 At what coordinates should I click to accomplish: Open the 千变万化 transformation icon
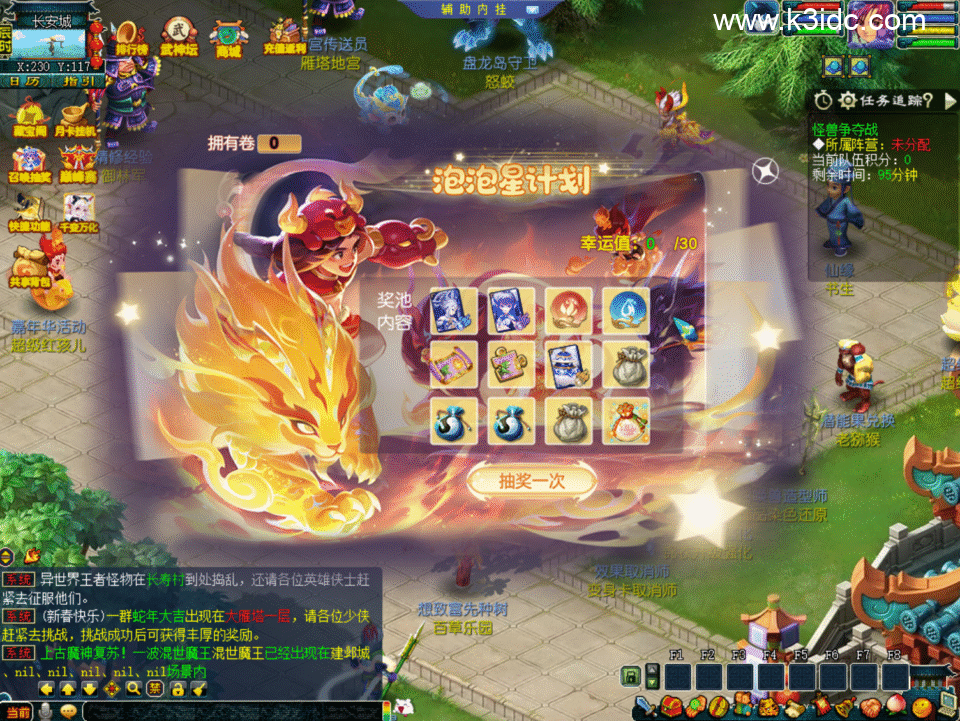click(77, 211)
